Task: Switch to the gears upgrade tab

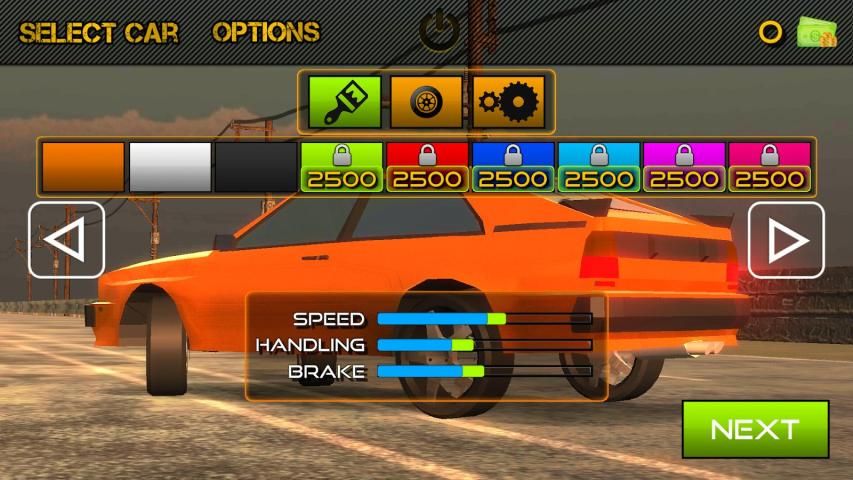Action: 509,102
